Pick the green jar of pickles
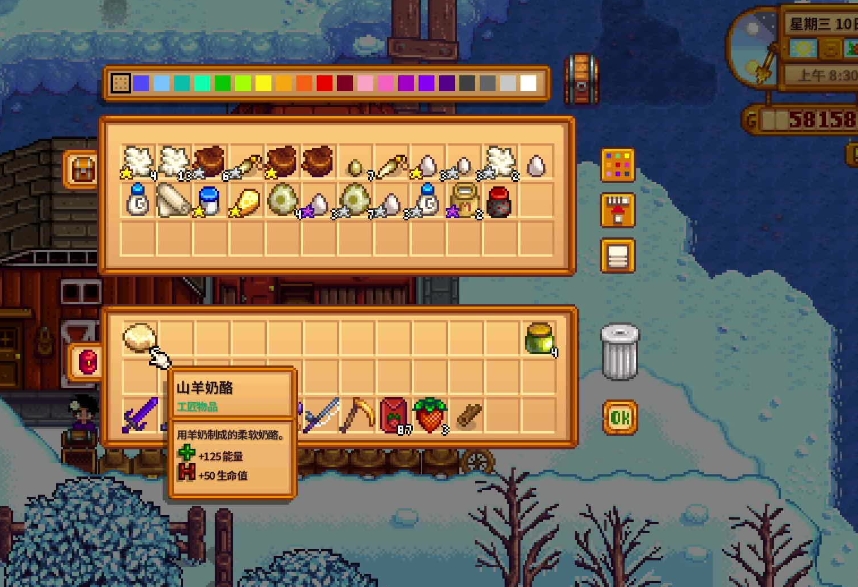Viewport: 858px width, 587px height. click(x=540, y=339)
